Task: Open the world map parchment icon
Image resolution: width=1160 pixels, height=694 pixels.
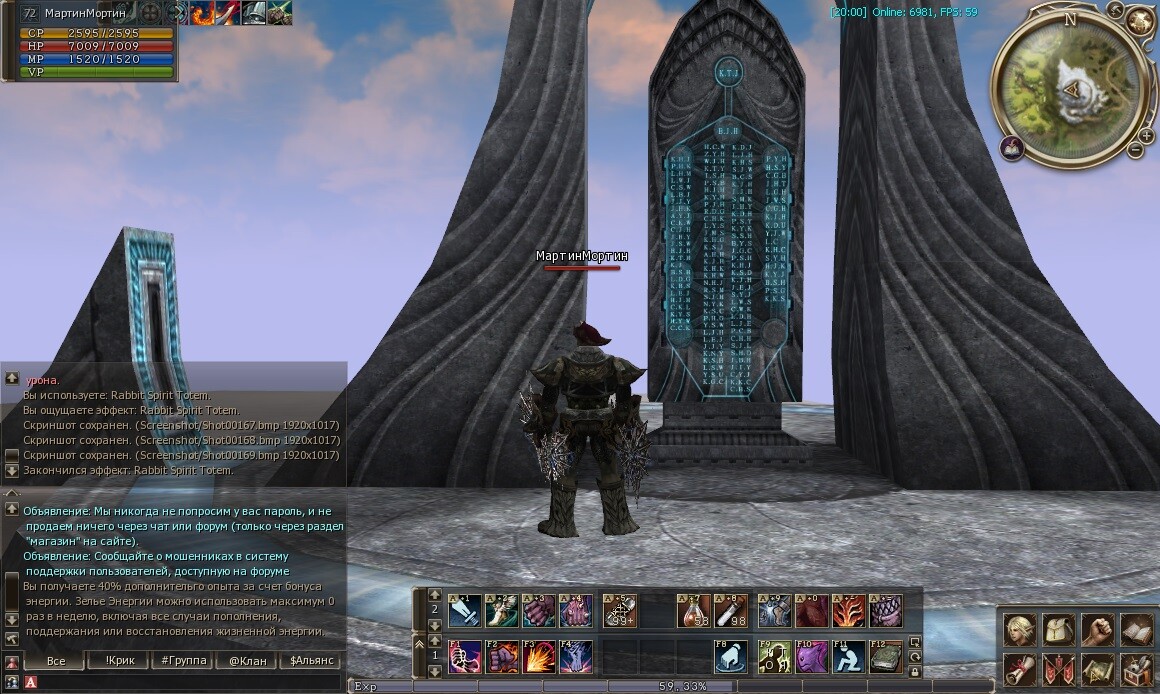Action: (1098, 669)
